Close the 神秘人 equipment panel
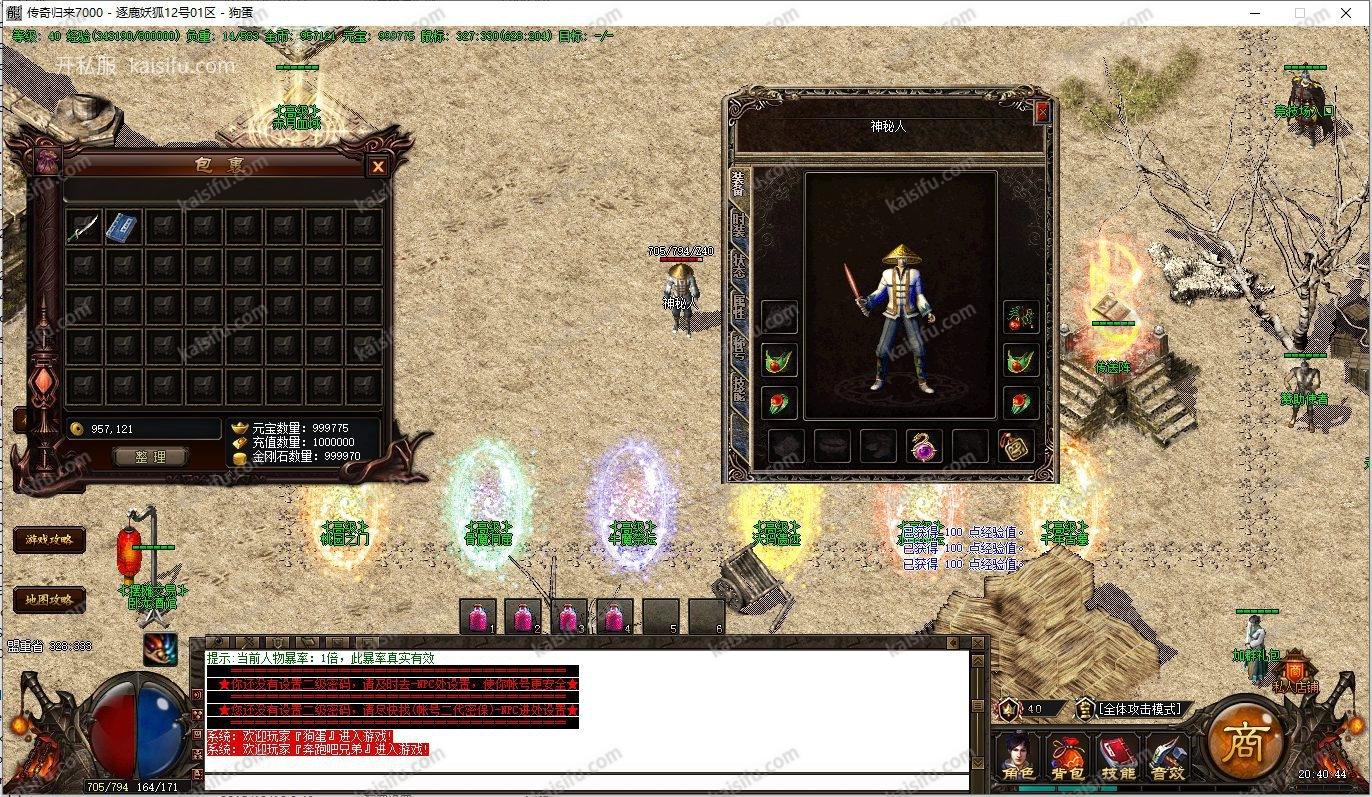This screenshot has height=797, width=1372. point(1042,112)
